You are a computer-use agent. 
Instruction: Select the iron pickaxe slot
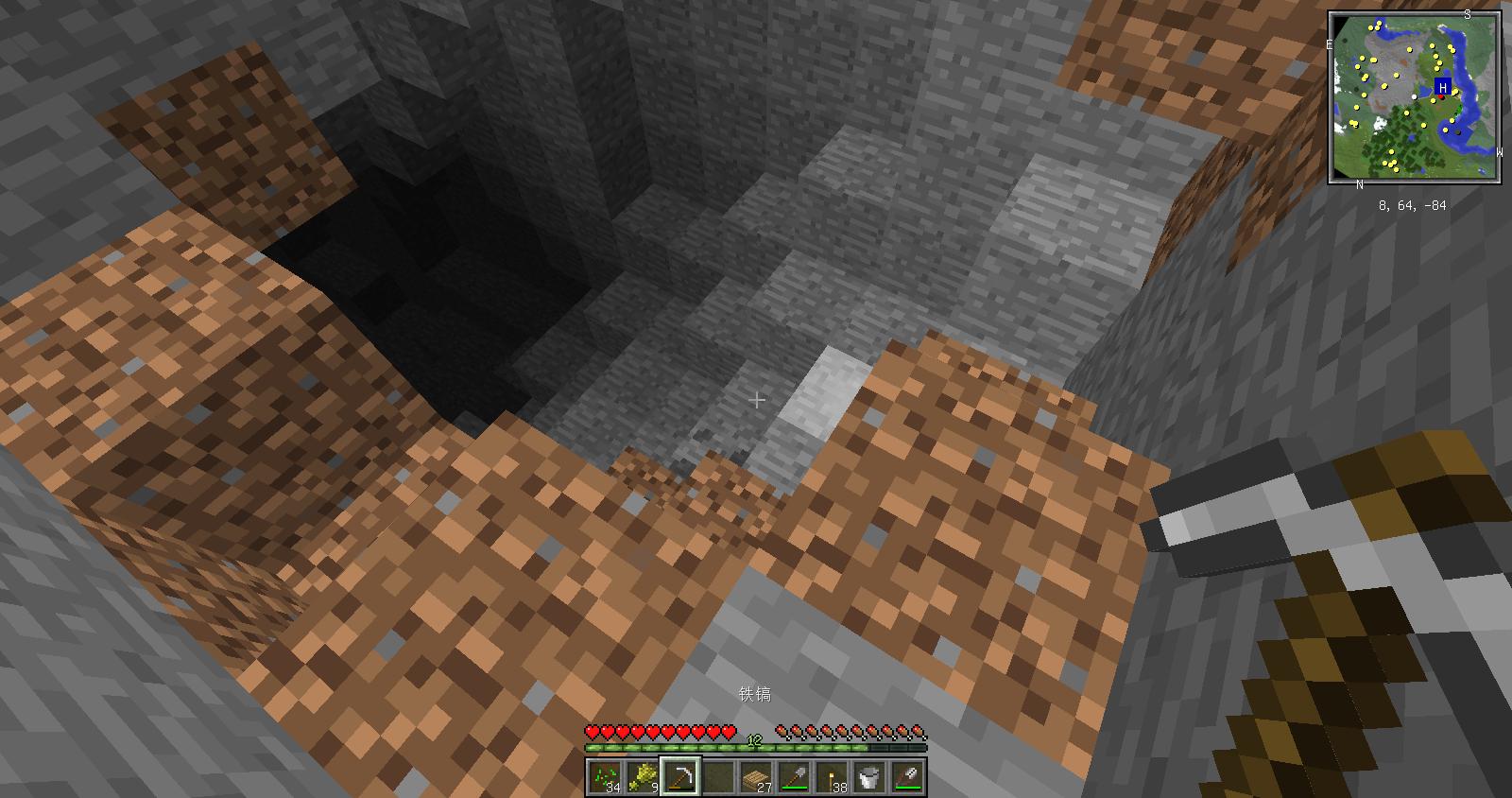pos(680,777)
